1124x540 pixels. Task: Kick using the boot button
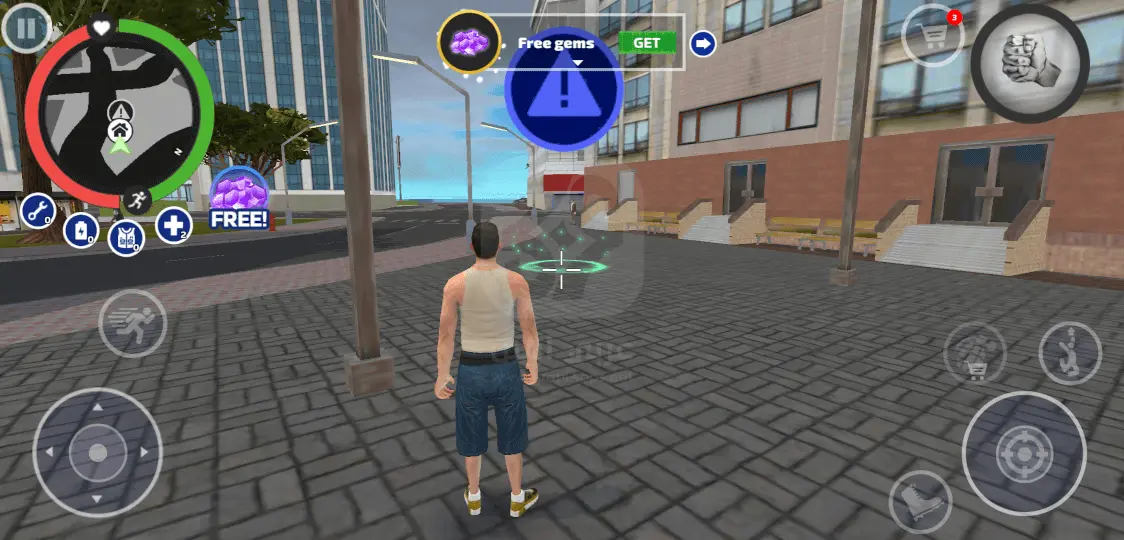pyautogui.click(x=919, y=502)
